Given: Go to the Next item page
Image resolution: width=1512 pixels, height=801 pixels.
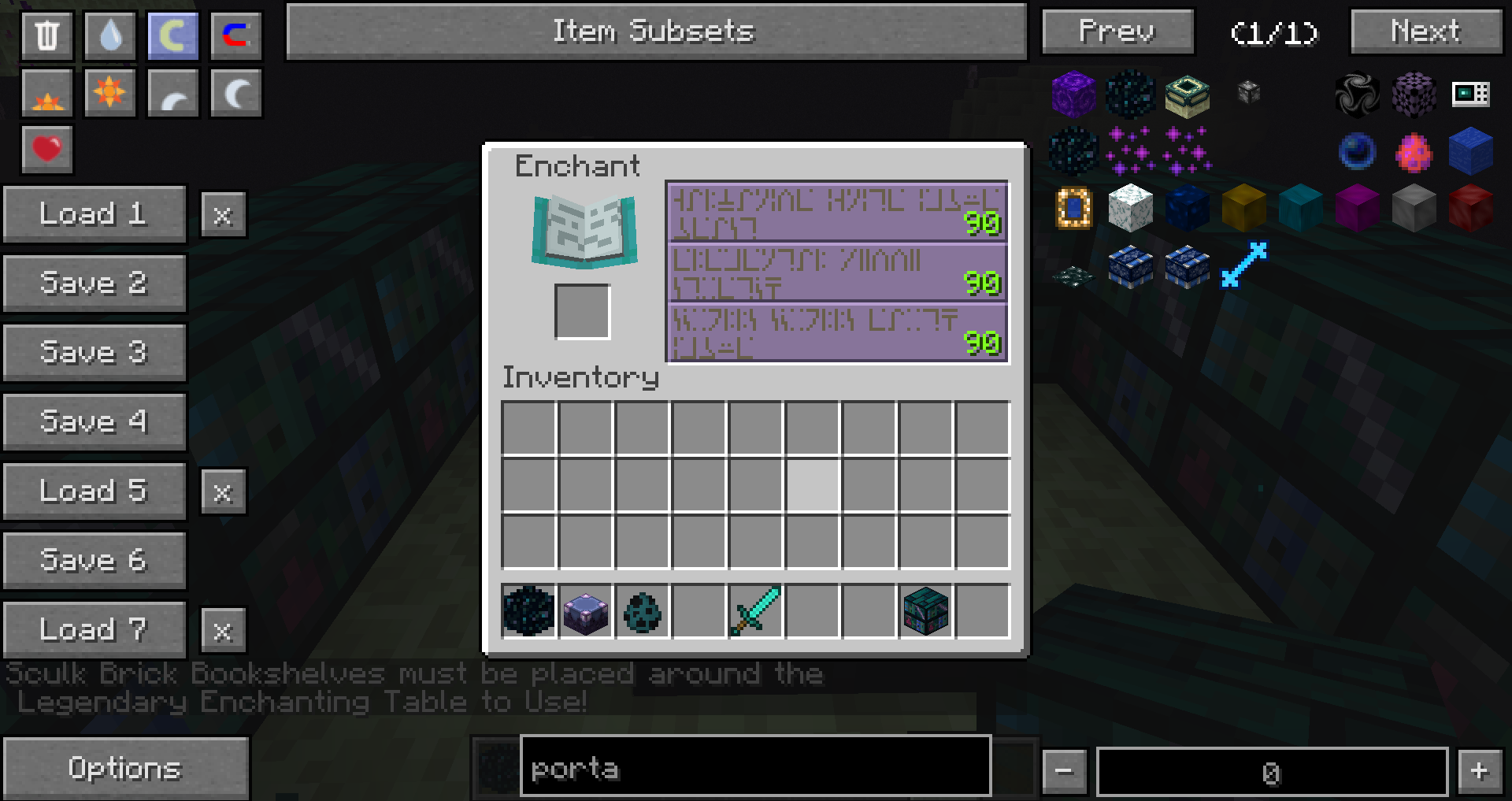Looking at the screenshot, I should point(1425,32).
